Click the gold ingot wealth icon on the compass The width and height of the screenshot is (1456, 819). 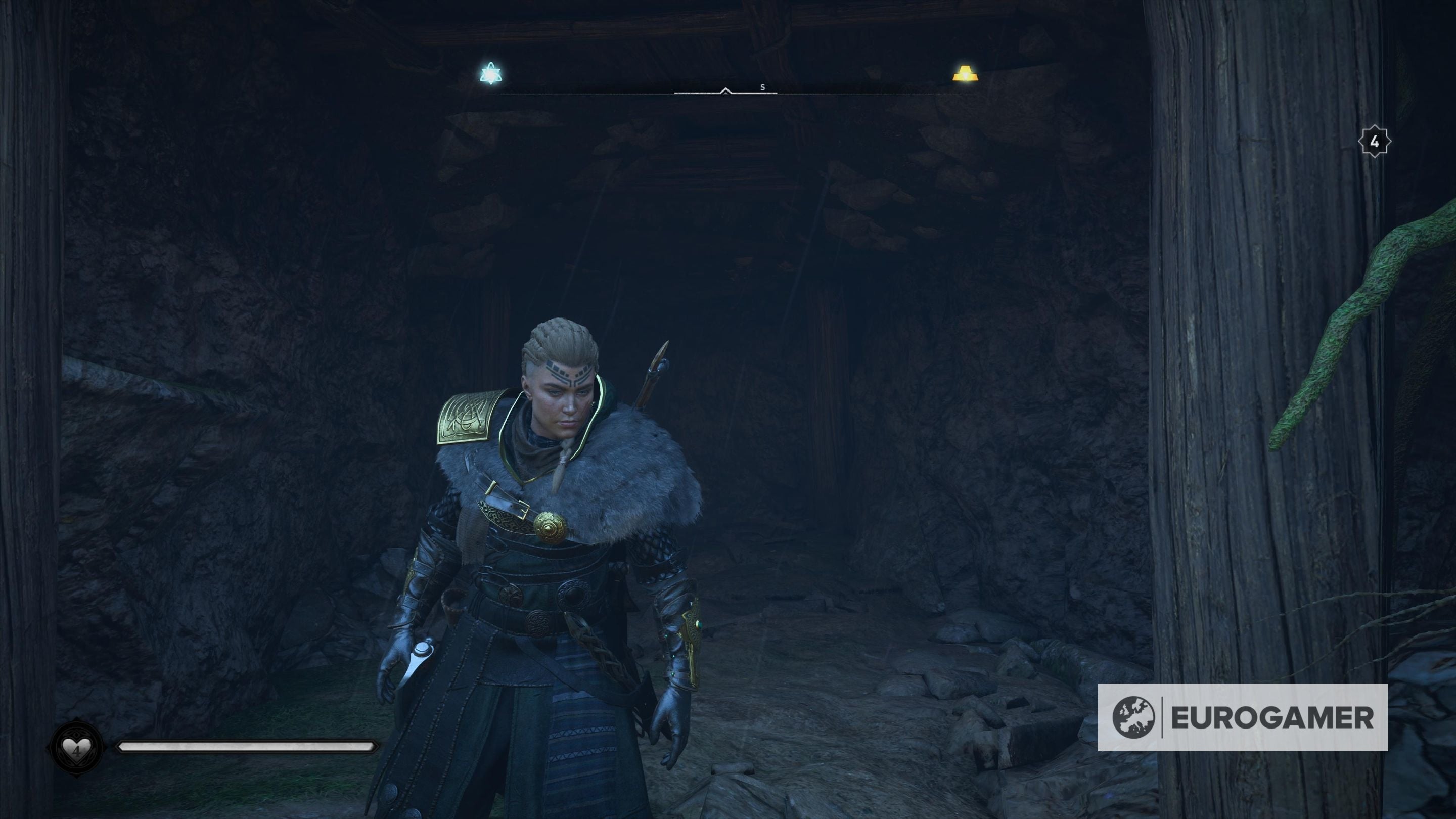pos(967,74)
